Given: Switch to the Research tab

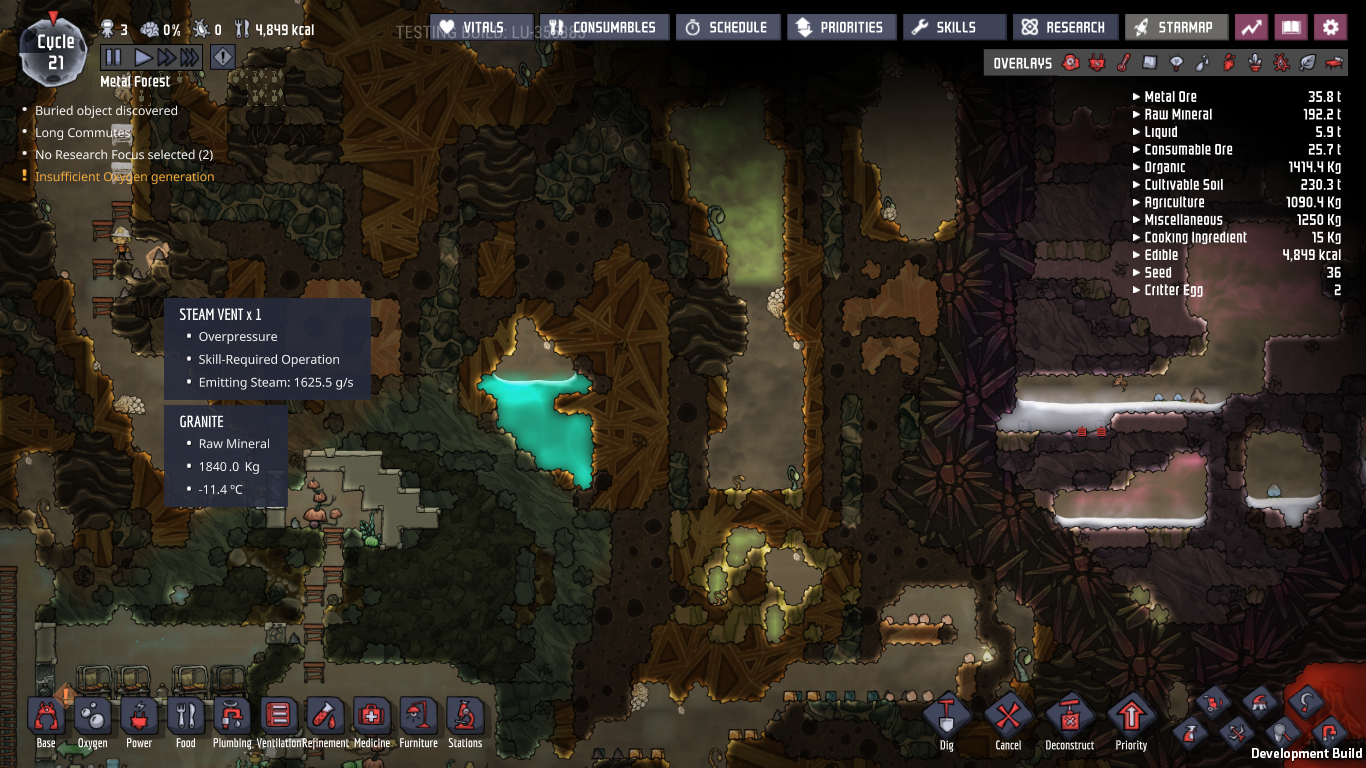Looking at the screenshot, I should pos(1065,27).
